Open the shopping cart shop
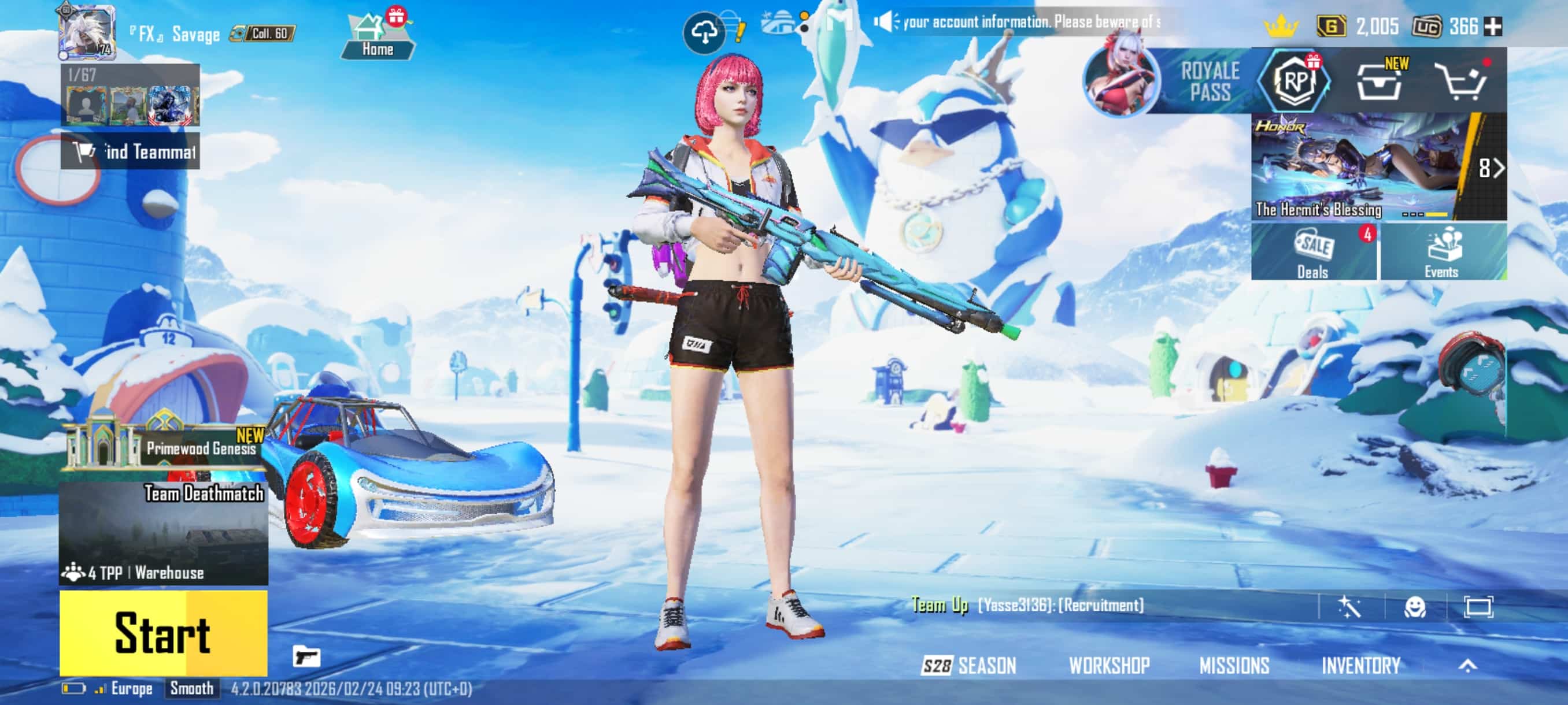The image size is (1568, 705). click(x=1463, y=81)
